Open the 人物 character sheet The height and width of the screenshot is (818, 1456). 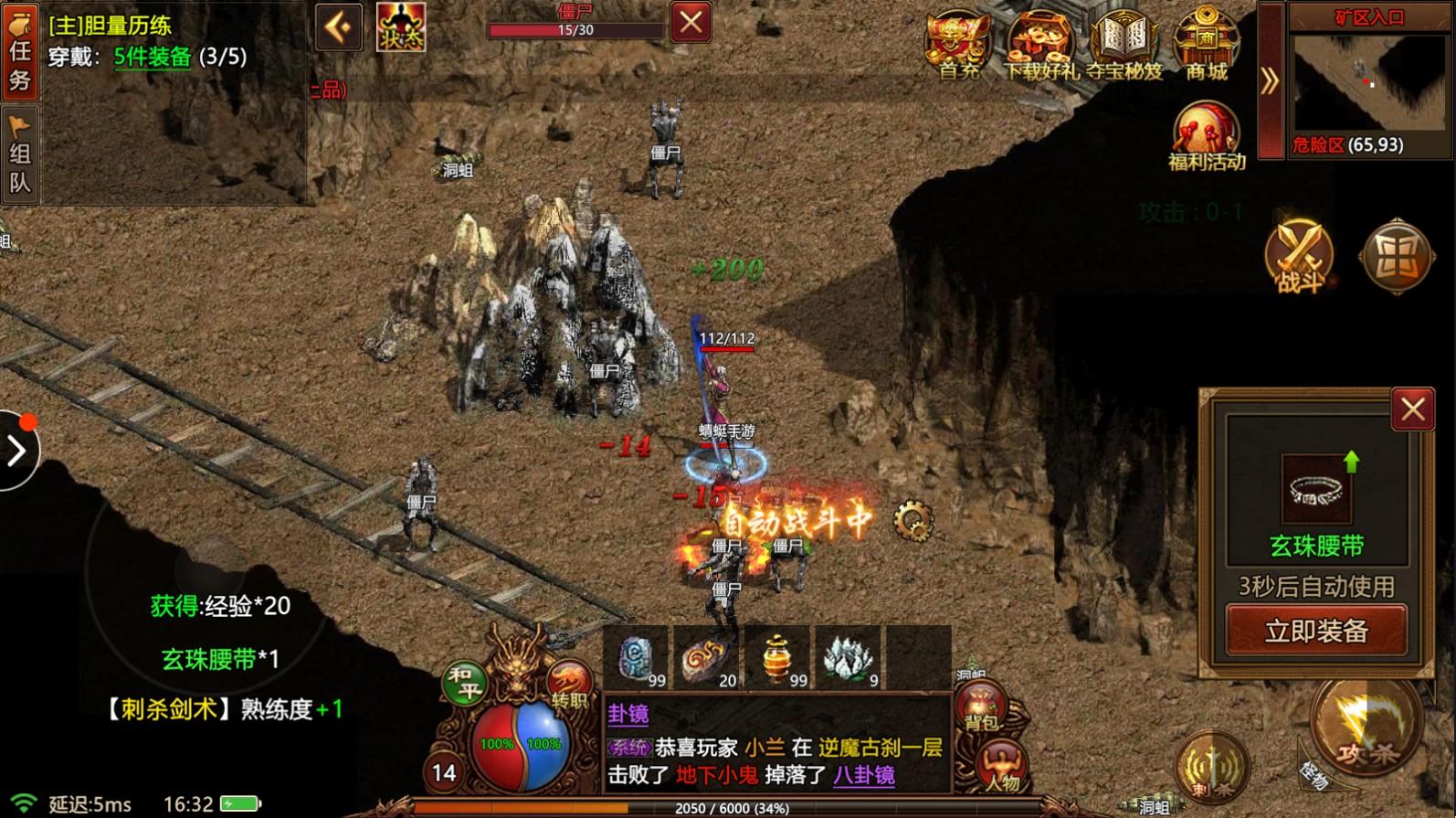tap(1002, 766)
